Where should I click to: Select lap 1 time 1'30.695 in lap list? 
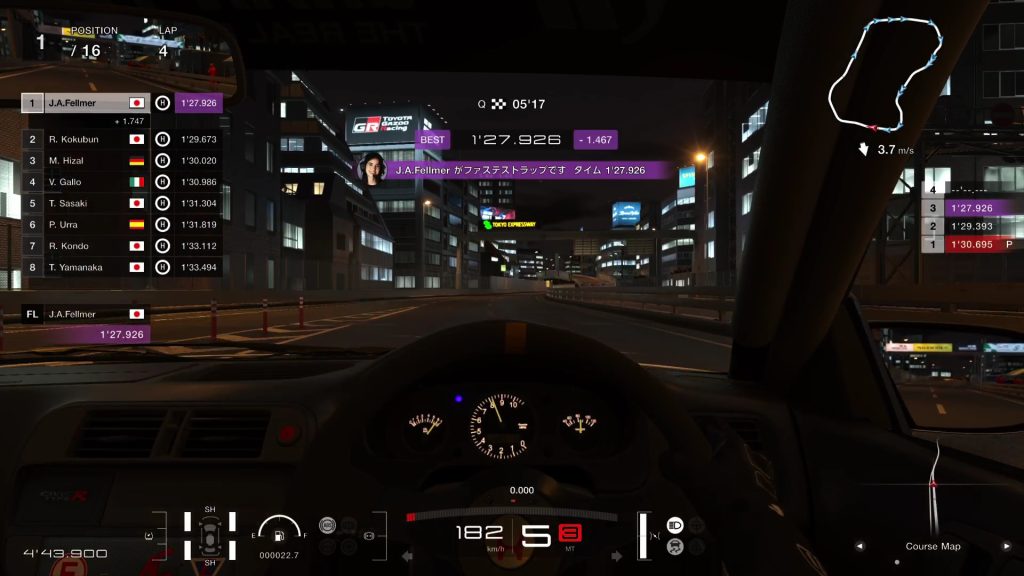tap(970, 245)
